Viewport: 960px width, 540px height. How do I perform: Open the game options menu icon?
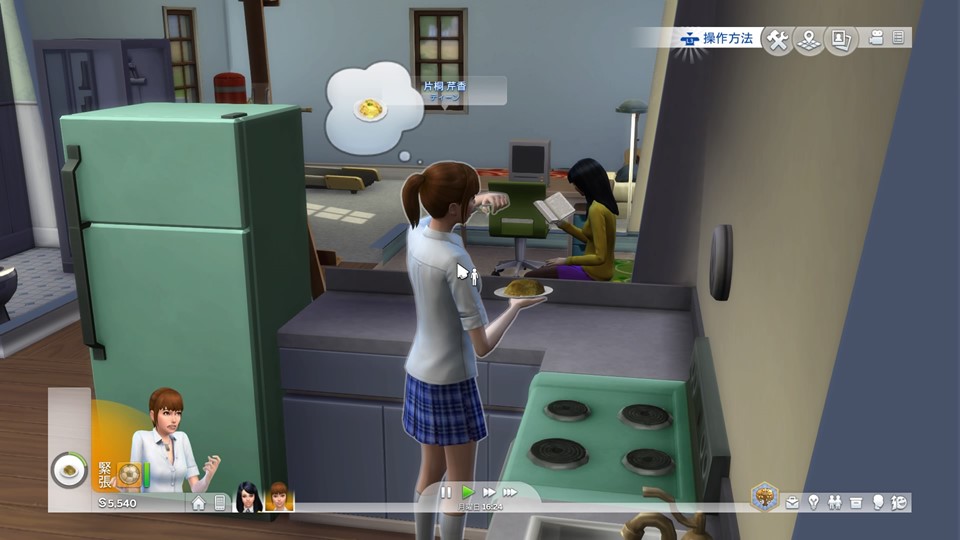(898, 38)
